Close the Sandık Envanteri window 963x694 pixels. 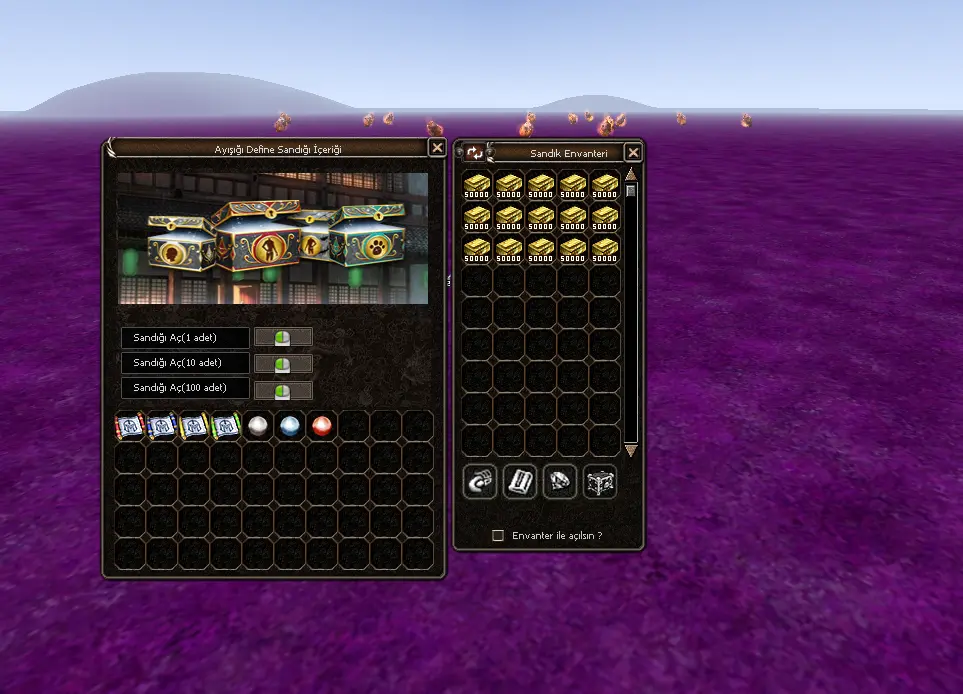click(x=633, y=153)
